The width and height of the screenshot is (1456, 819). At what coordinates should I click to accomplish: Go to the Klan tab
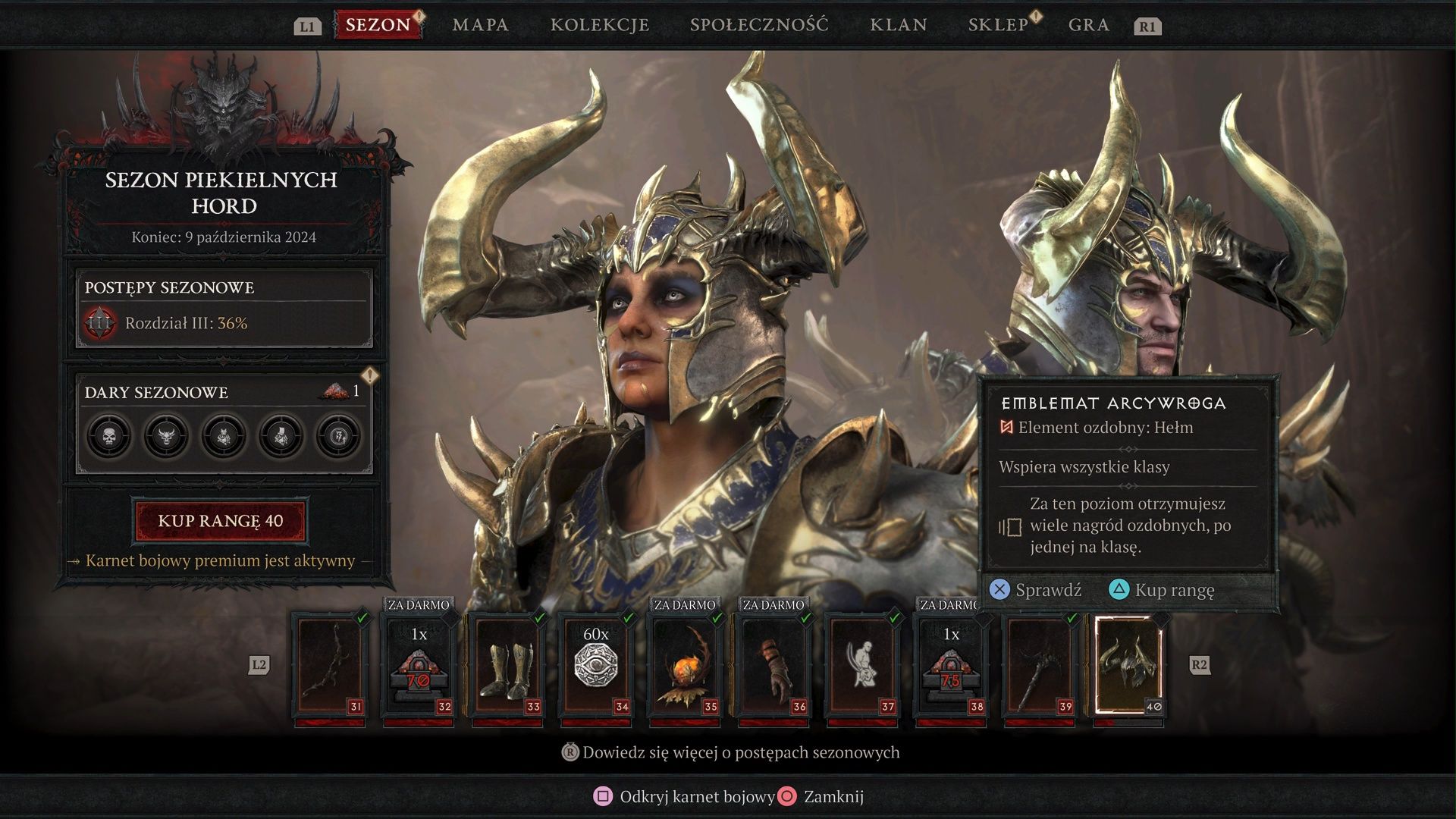tap(899, 25)
